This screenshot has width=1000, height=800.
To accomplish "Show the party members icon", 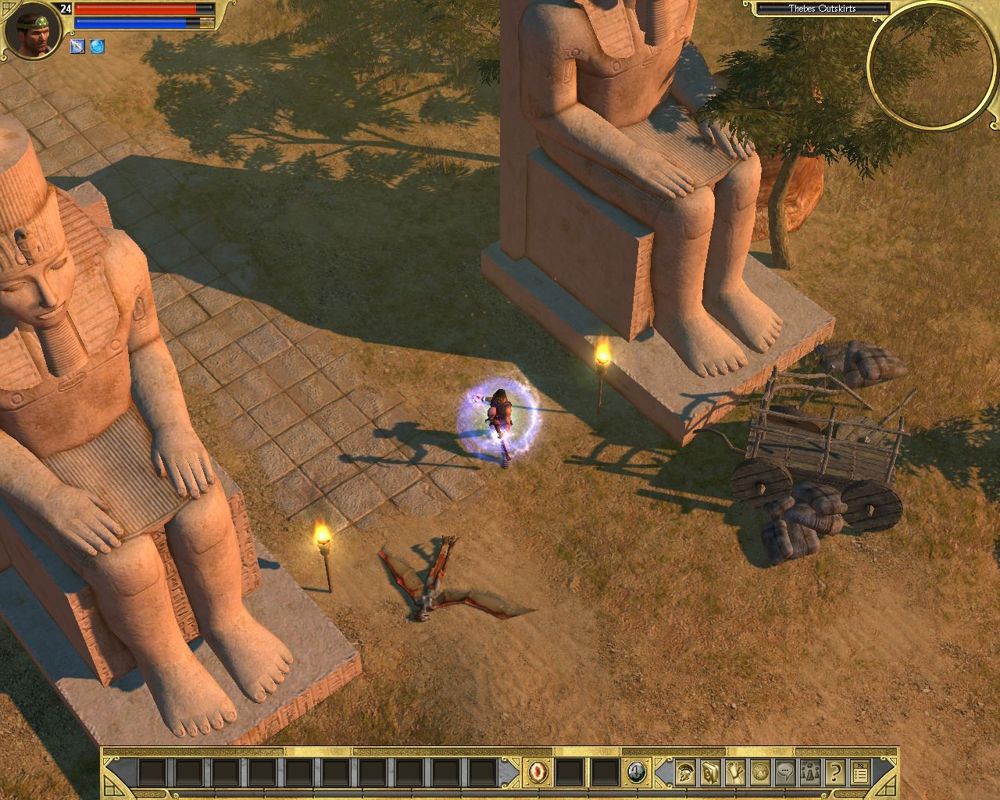I will click(809, 772).
